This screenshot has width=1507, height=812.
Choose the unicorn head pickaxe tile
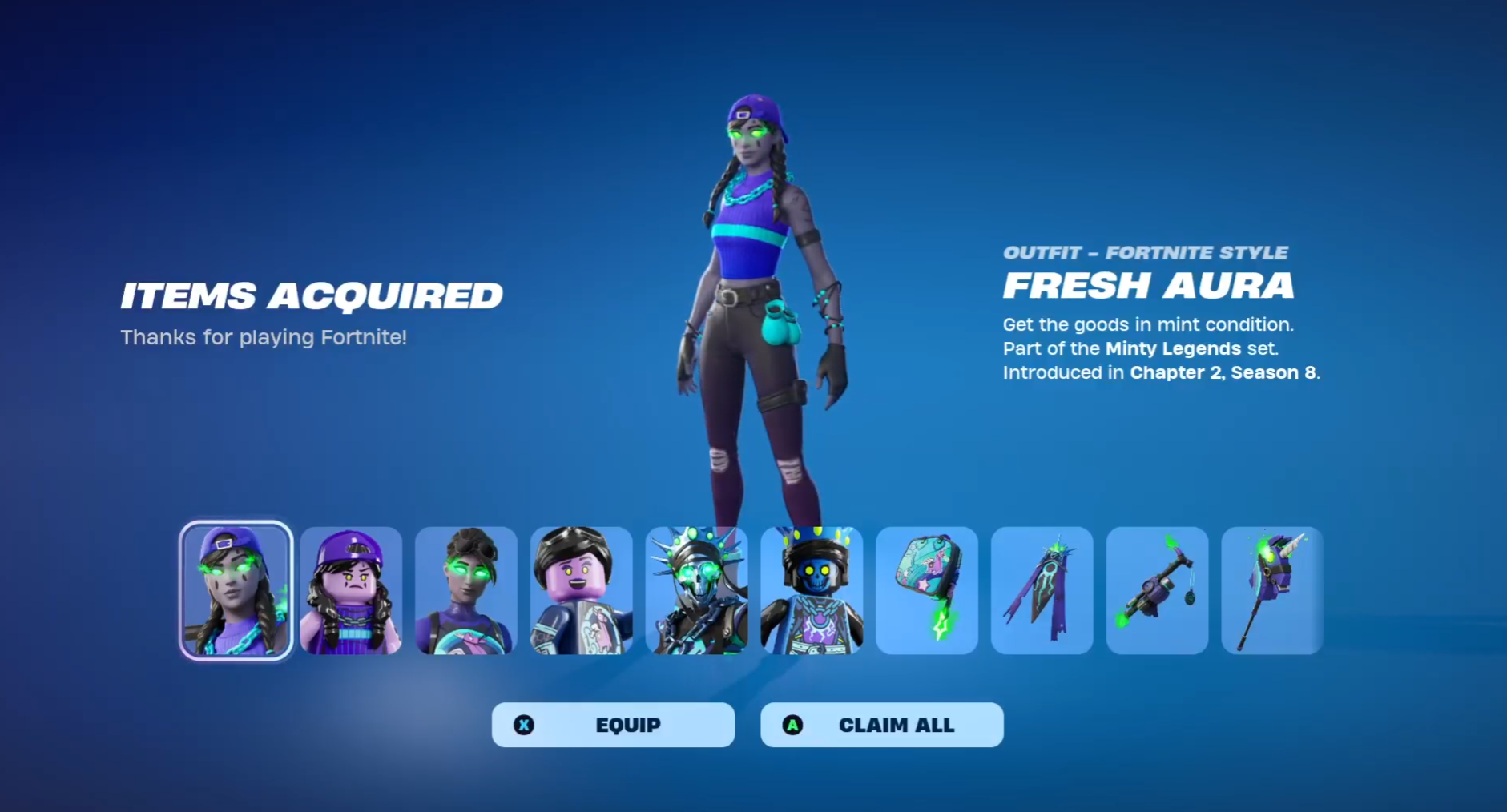click(1272, 590)
